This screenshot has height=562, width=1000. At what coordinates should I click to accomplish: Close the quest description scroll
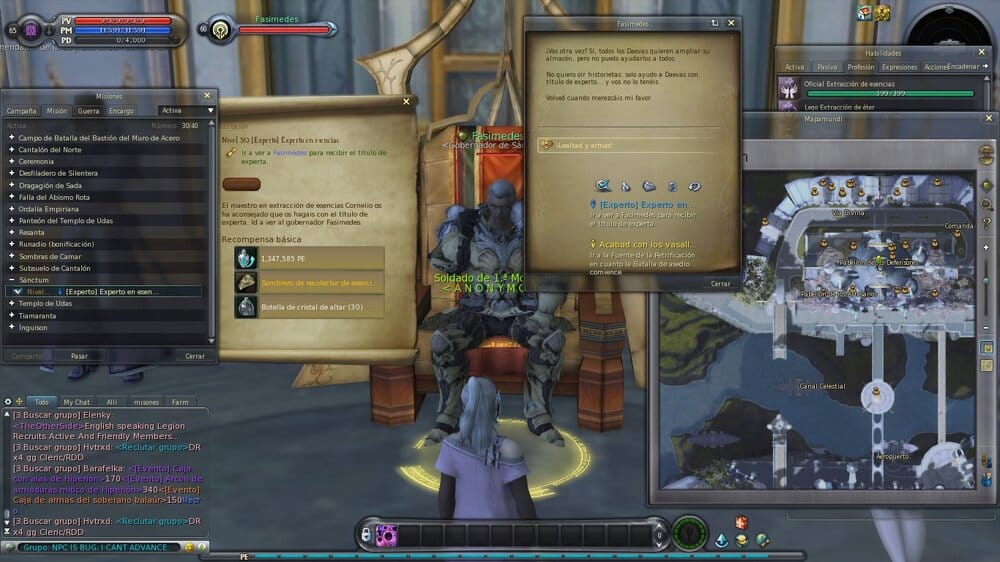point(406,101)
